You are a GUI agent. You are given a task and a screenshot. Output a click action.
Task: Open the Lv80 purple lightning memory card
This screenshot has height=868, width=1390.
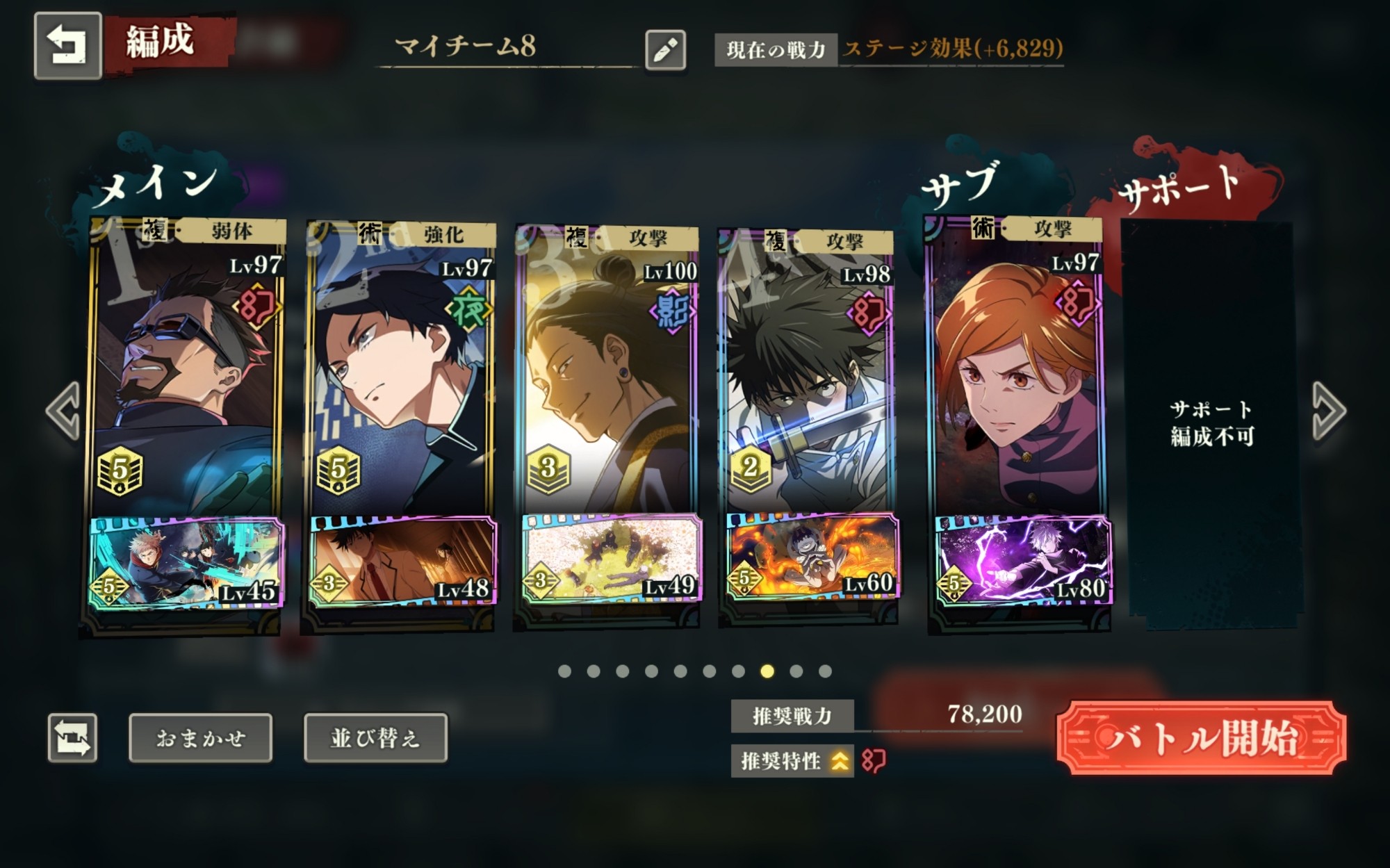coord(1020,560)
